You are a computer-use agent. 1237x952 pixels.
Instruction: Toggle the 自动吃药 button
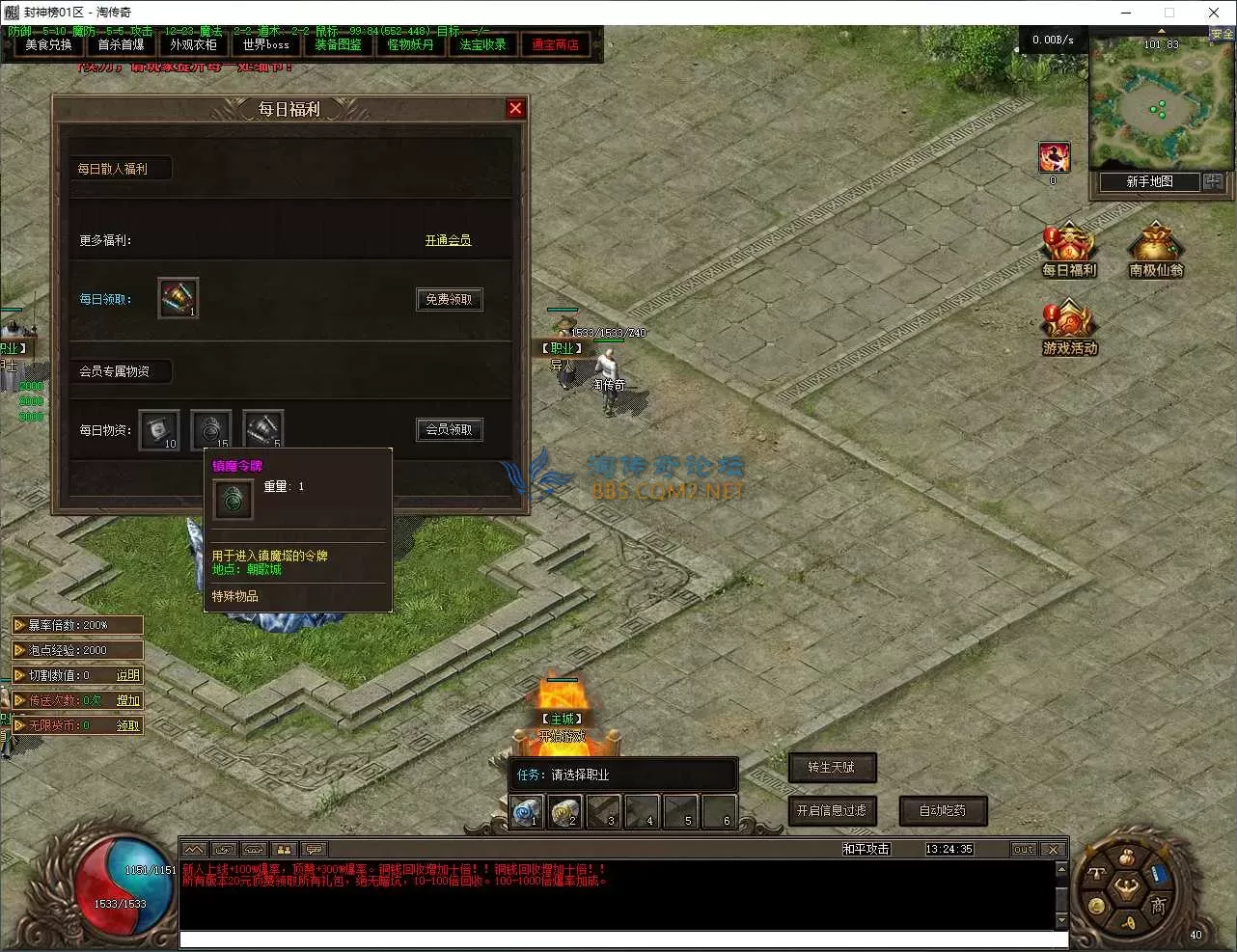[x=943, y=811]
